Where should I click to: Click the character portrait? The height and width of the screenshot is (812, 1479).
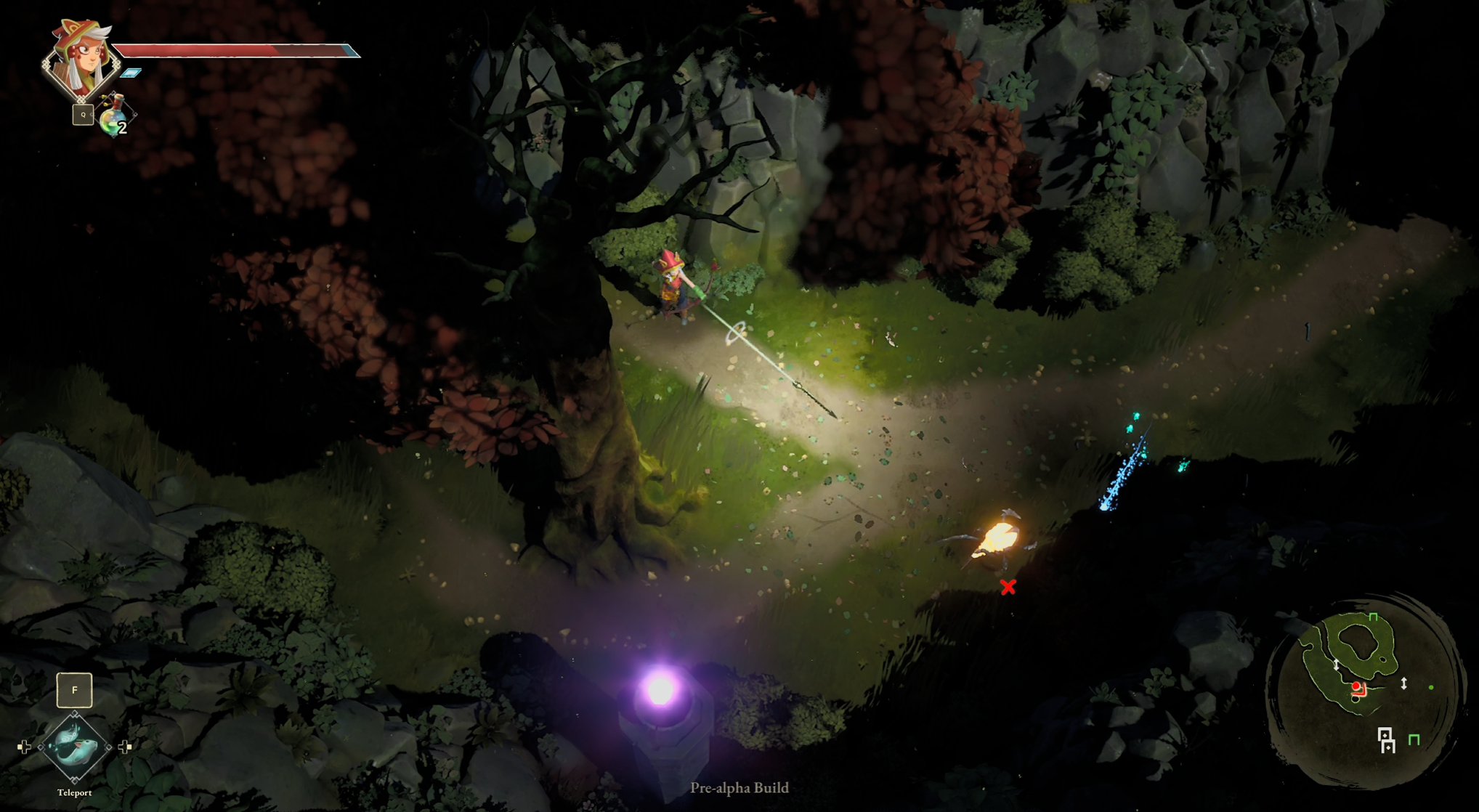[81, 60]
